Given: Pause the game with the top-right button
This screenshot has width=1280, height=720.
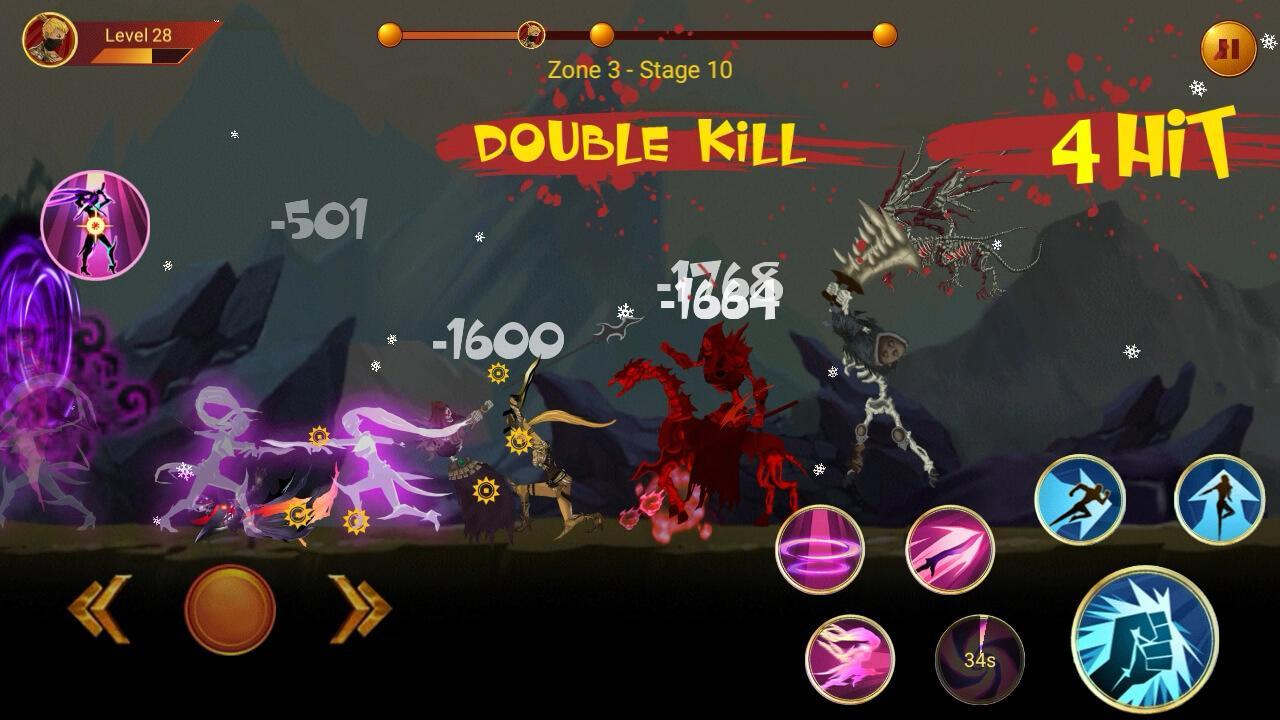Looking at the screenshot, I should (1228, 48).
